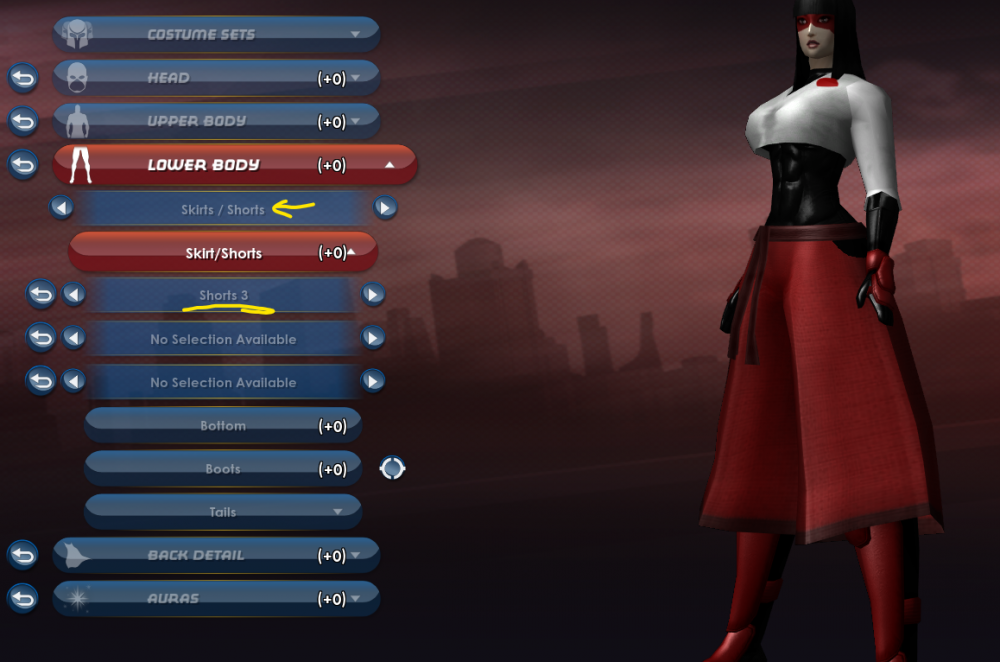Viewport: 1000px width, 662px height.
Task: Open the Bottom subsection
Action: tap(222, 426)
